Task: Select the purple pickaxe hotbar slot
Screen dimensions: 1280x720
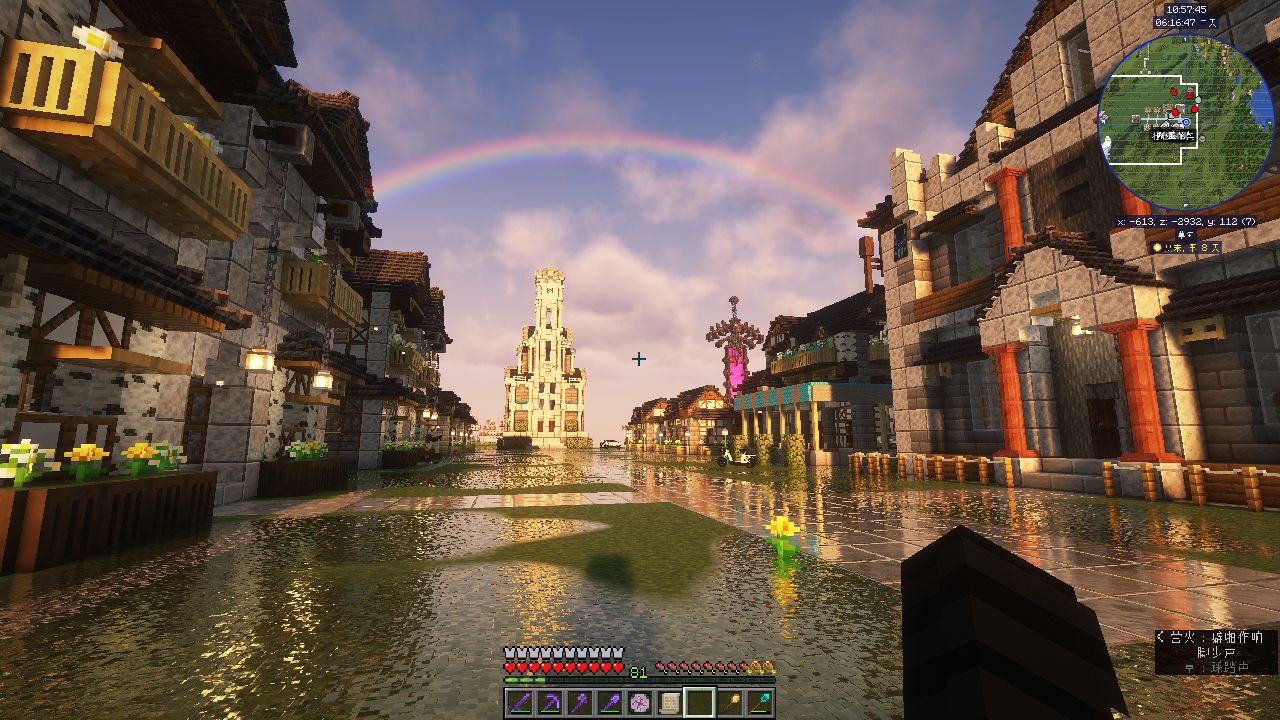Action: (x=549, y=703)
